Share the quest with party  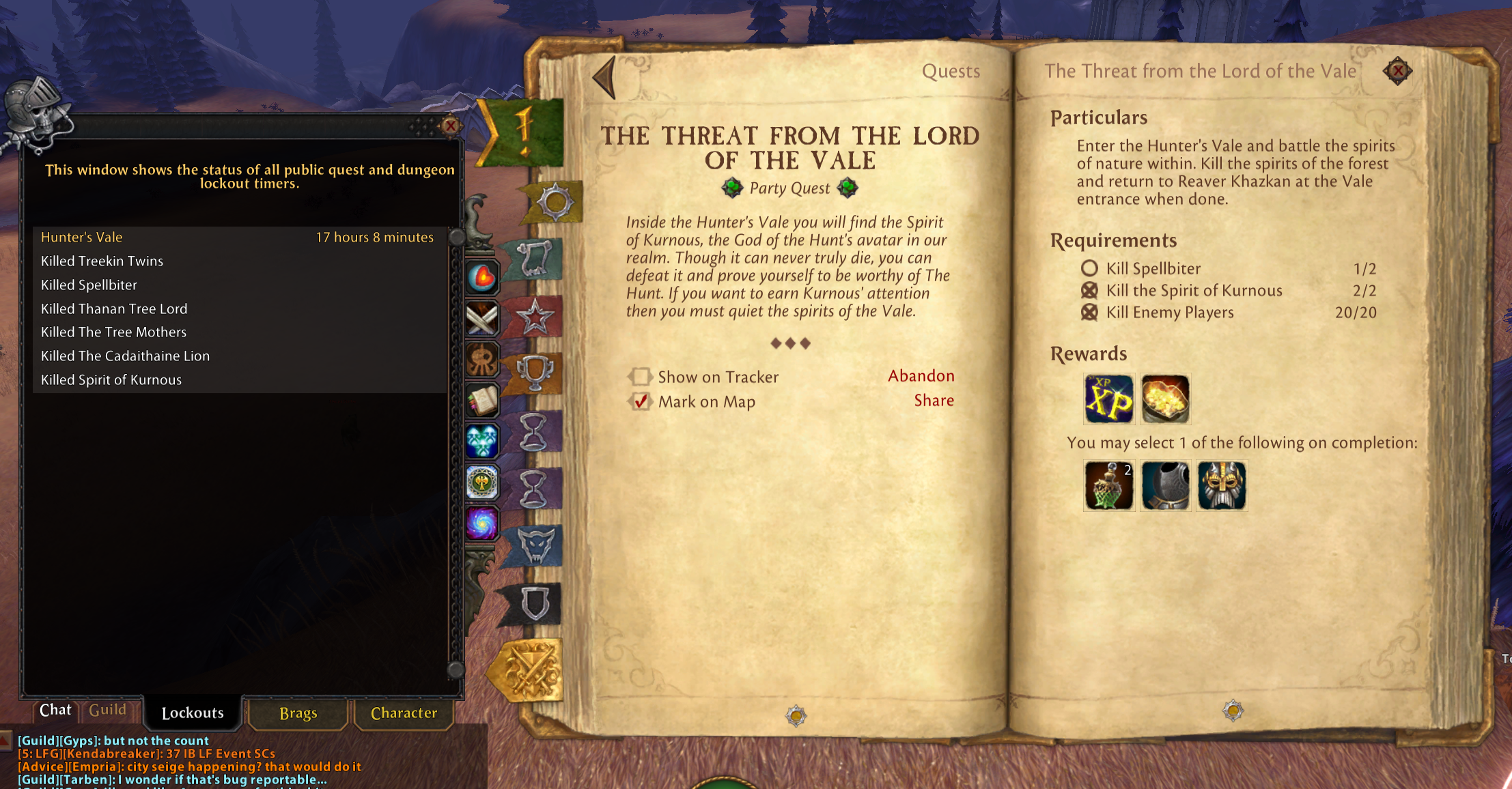tap(934, 401)
